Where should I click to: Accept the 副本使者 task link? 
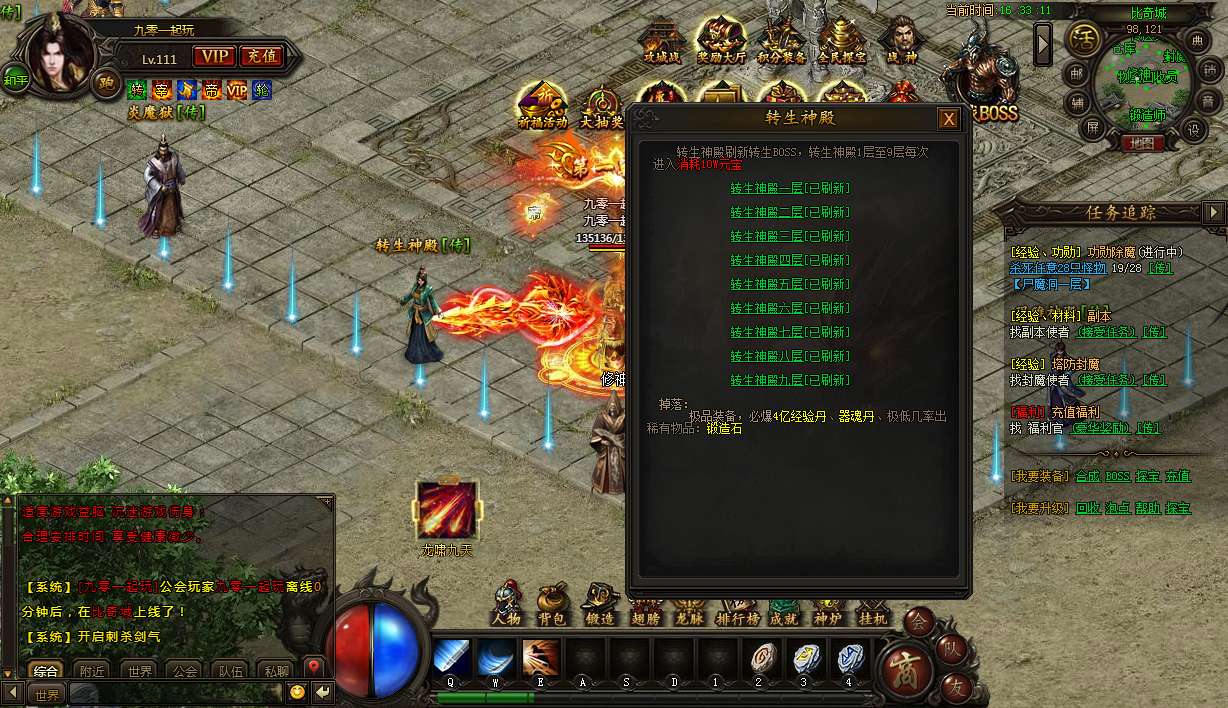[1105, 332]
